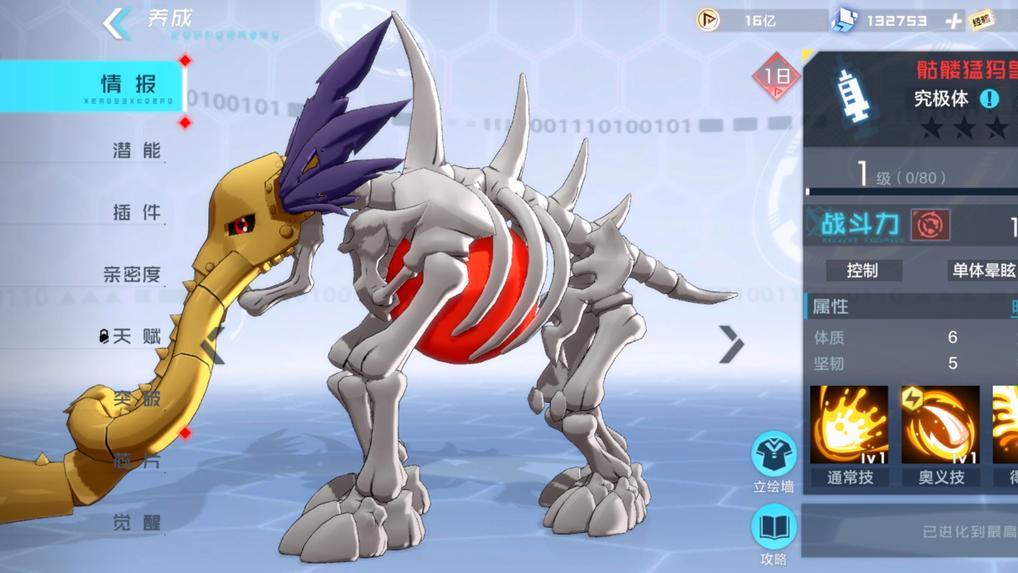The image size is (1018, 573).
Task: Click the 控制 trait tag
Action: tap(861, 270)
